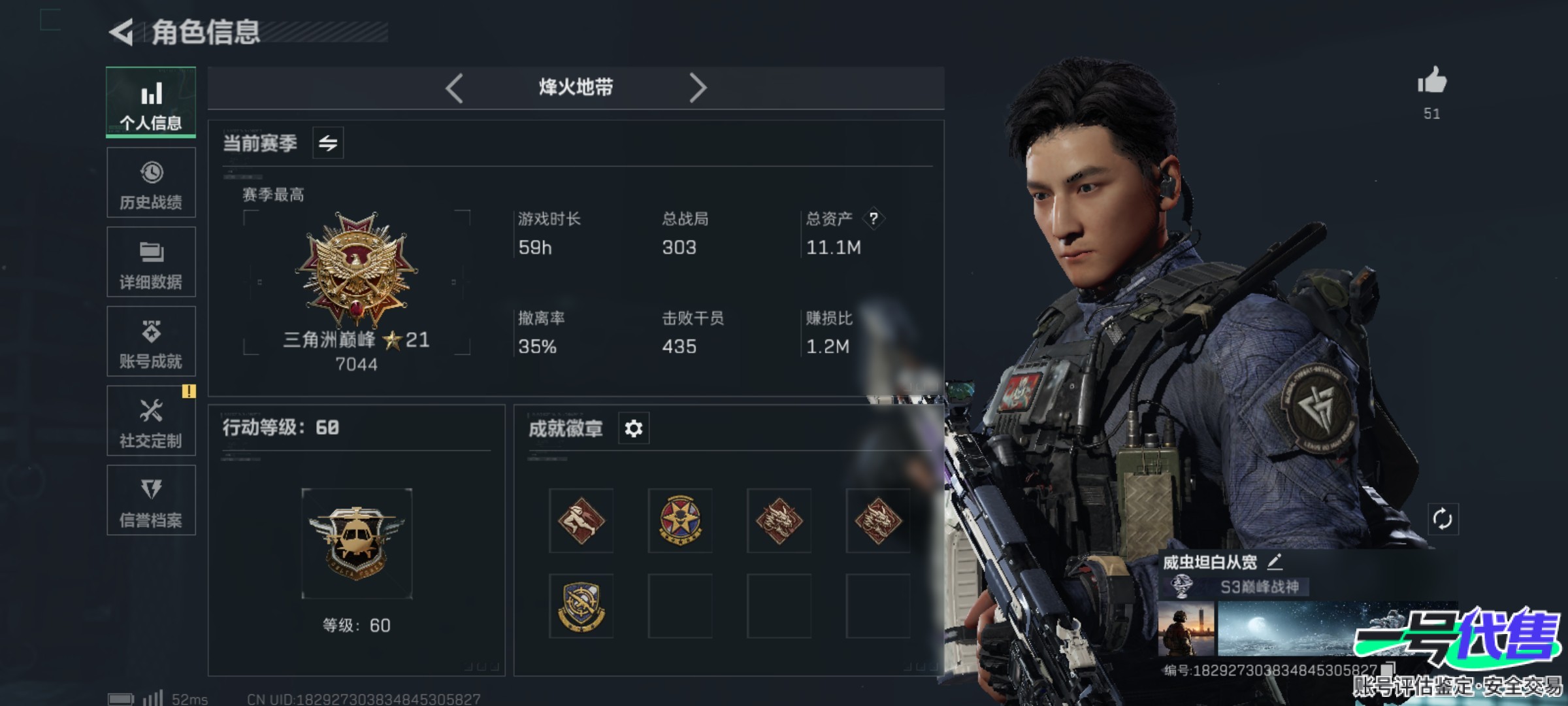Select the red and blue star medal badge
Screen dimensions: 1568x706
point(680,520)
